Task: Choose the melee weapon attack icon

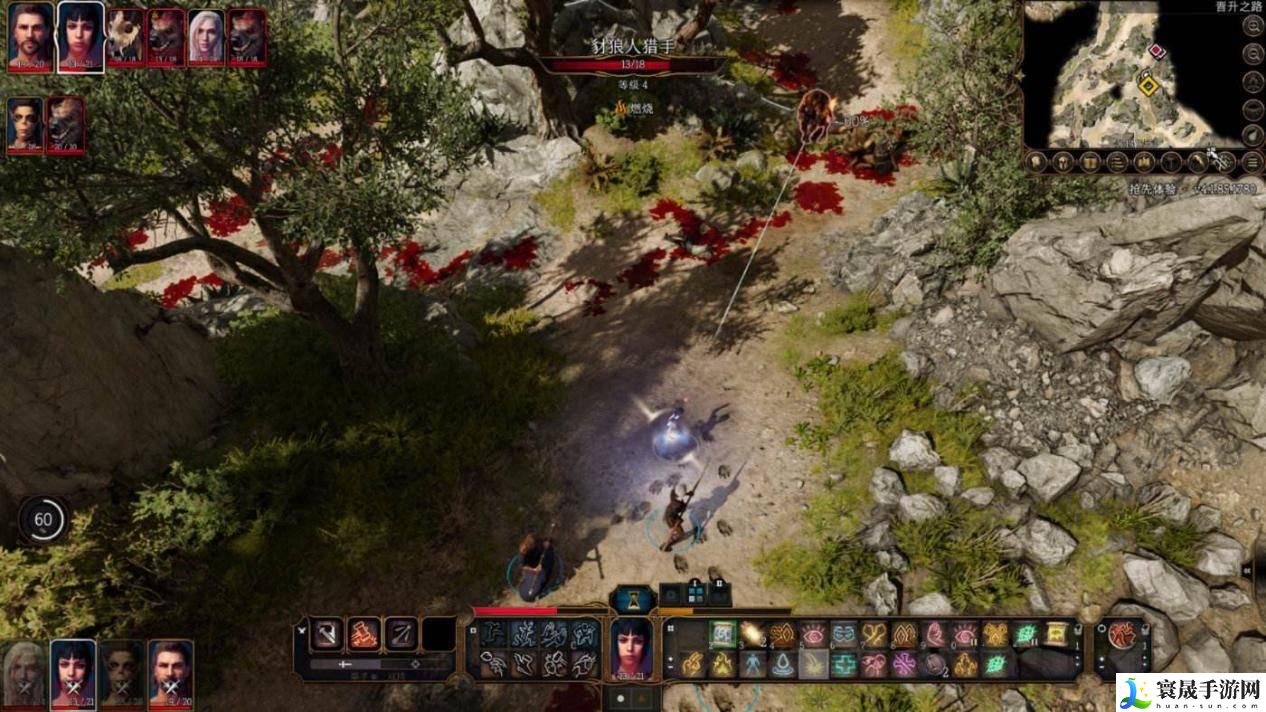Action: [x=327, y=632]
